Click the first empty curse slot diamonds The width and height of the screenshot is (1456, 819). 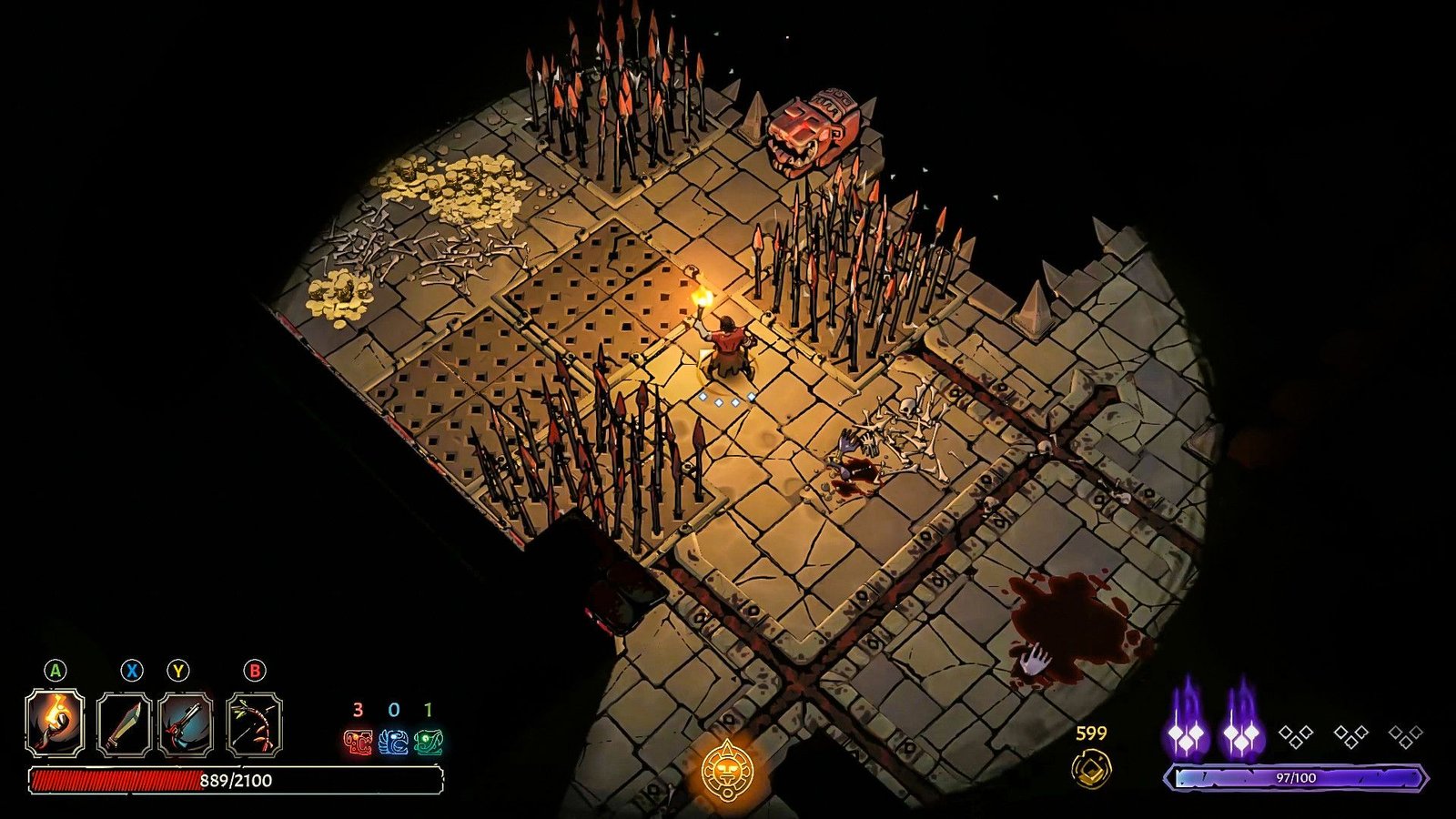[x=1297, y=735]
